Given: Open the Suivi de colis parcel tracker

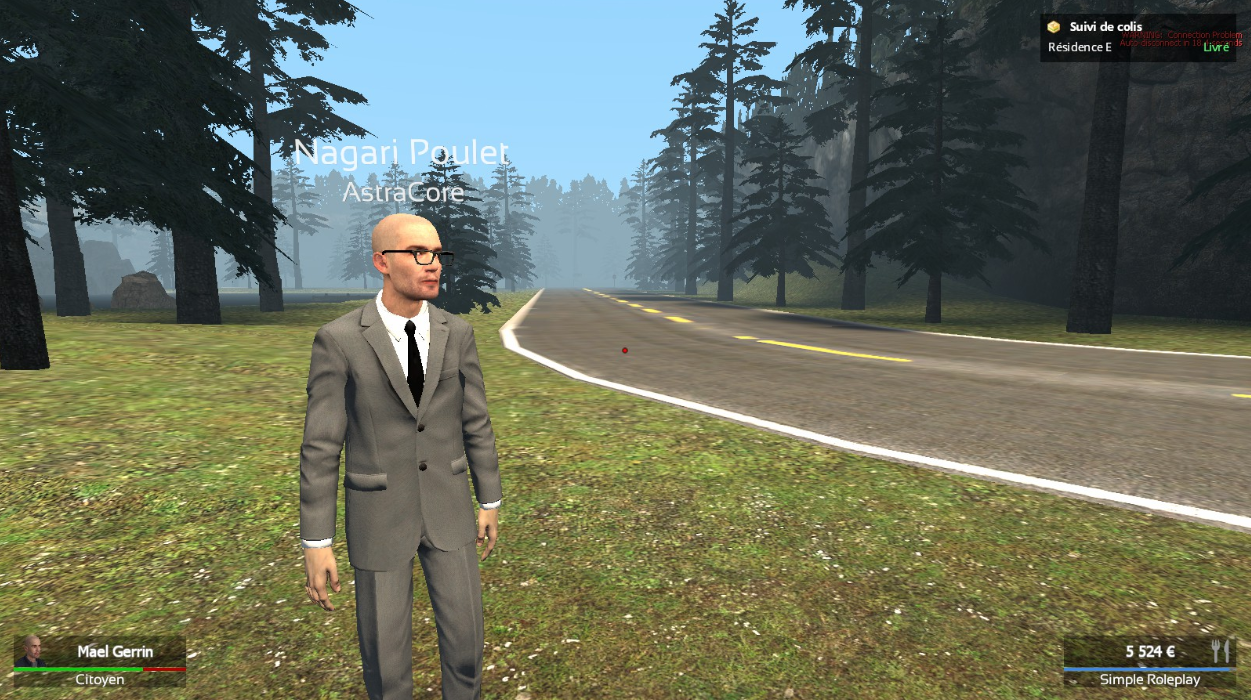Looking at the screenshot, I should [x=1105, y=27].
